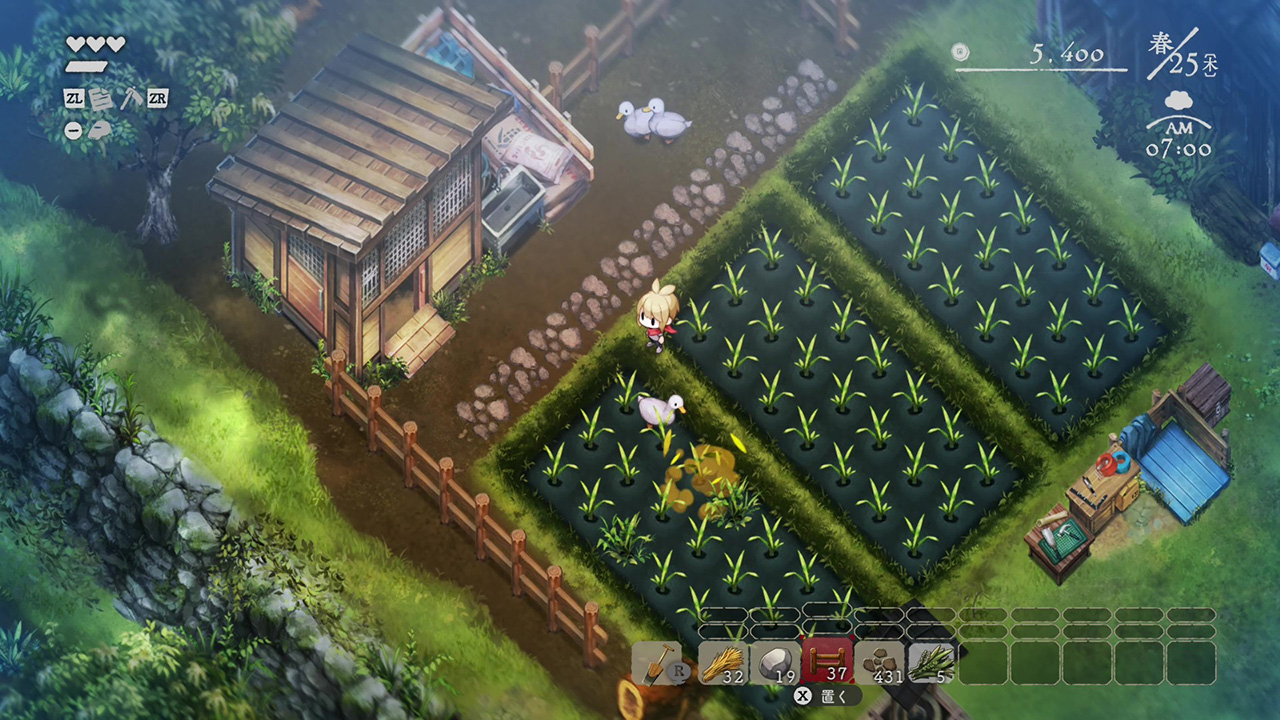
Task: Click the hoe tool icon
Action: tap(130, 98)
